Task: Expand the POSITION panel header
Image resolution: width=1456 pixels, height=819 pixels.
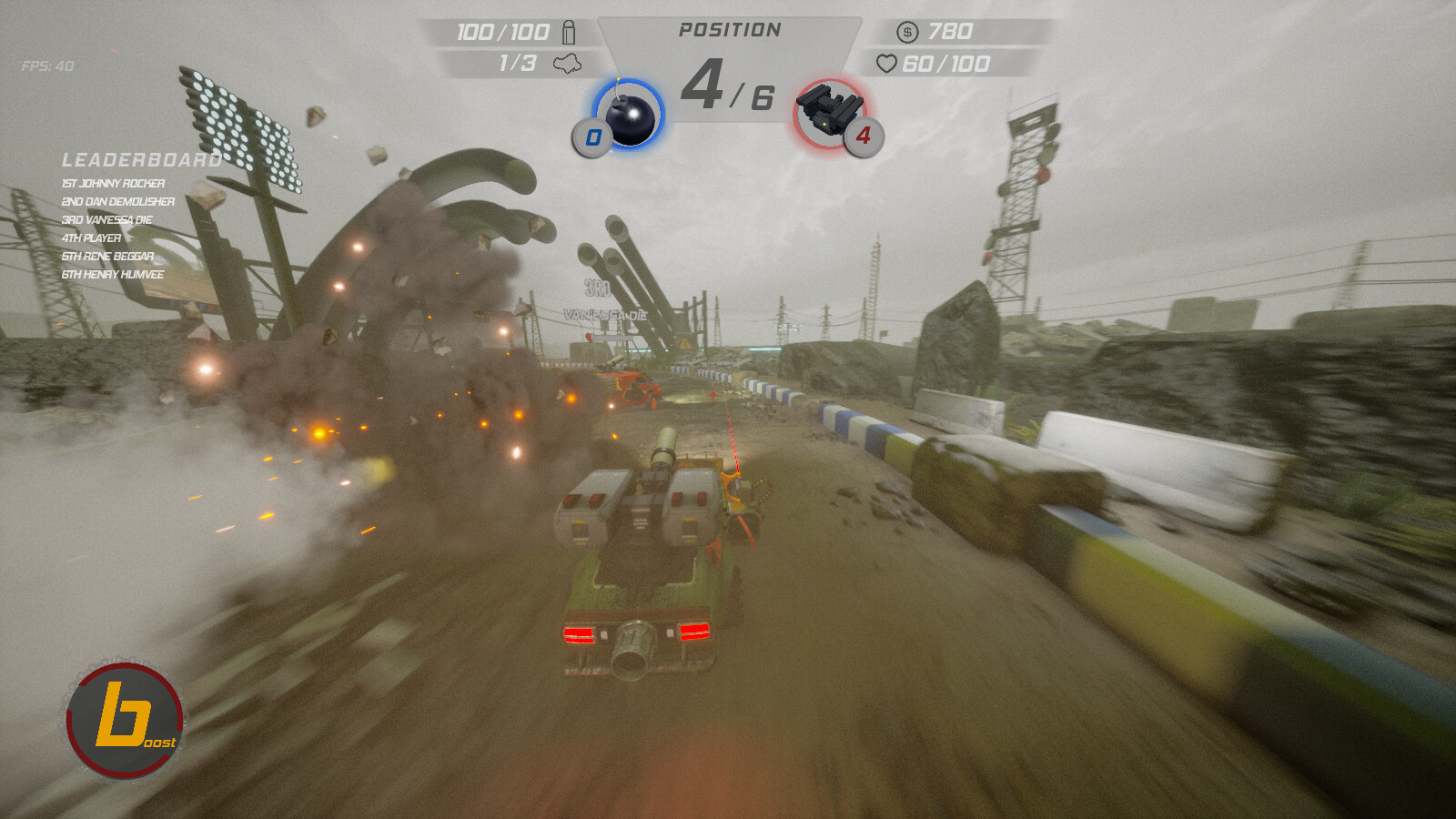Action: pyautogui.click(x=731, y=28)
